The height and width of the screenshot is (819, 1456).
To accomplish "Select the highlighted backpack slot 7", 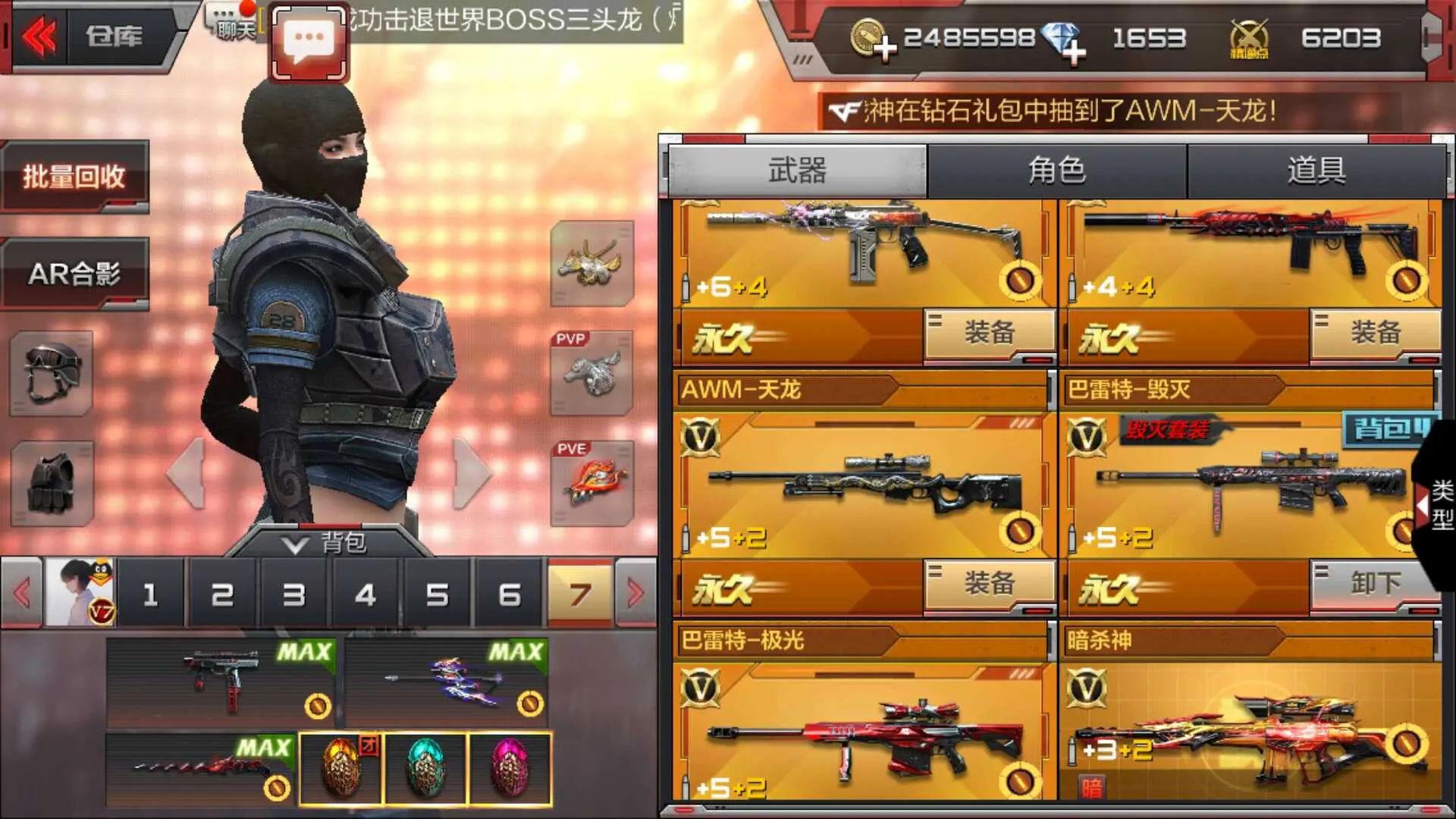I will tap(580, 595).
